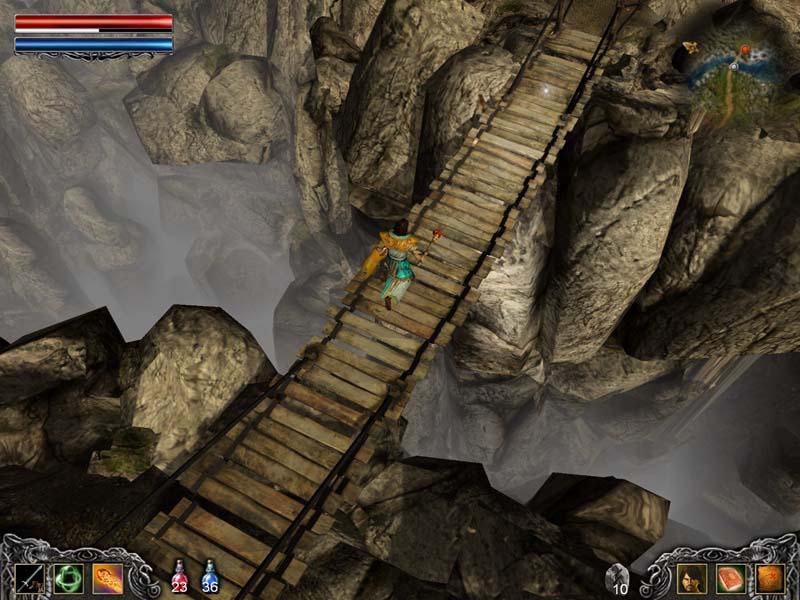This screenshot has height=600, width=800.
Task: Activate the green swirling rings spell
Action: pyautogui.click(x=68, y=577)
